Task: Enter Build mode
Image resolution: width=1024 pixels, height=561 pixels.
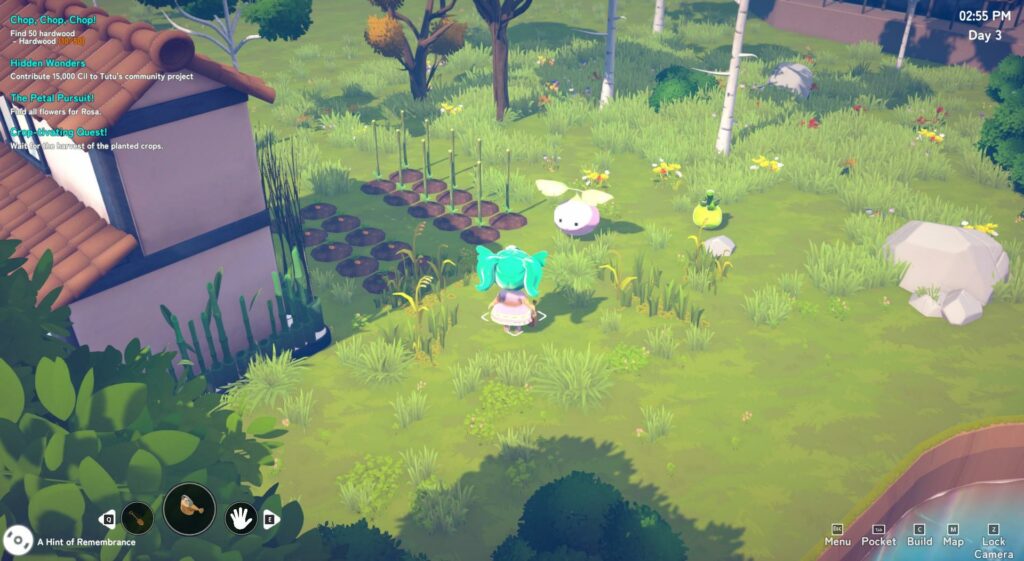Action: point(919,536)
